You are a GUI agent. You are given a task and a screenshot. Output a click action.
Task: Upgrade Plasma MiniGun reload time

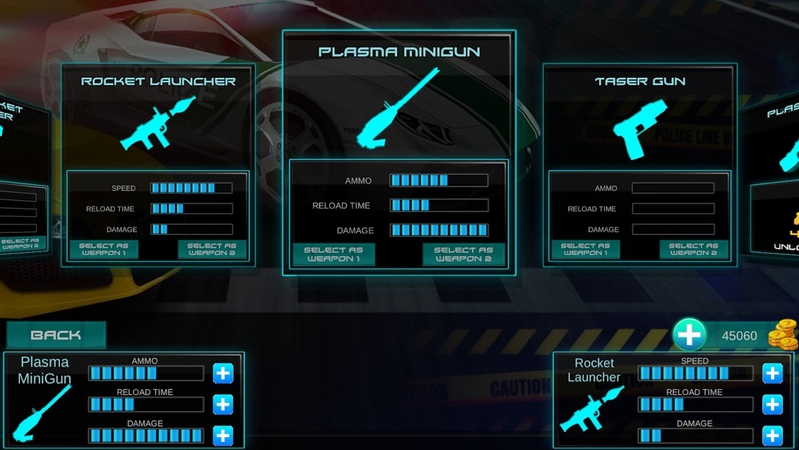pos(223,404)
